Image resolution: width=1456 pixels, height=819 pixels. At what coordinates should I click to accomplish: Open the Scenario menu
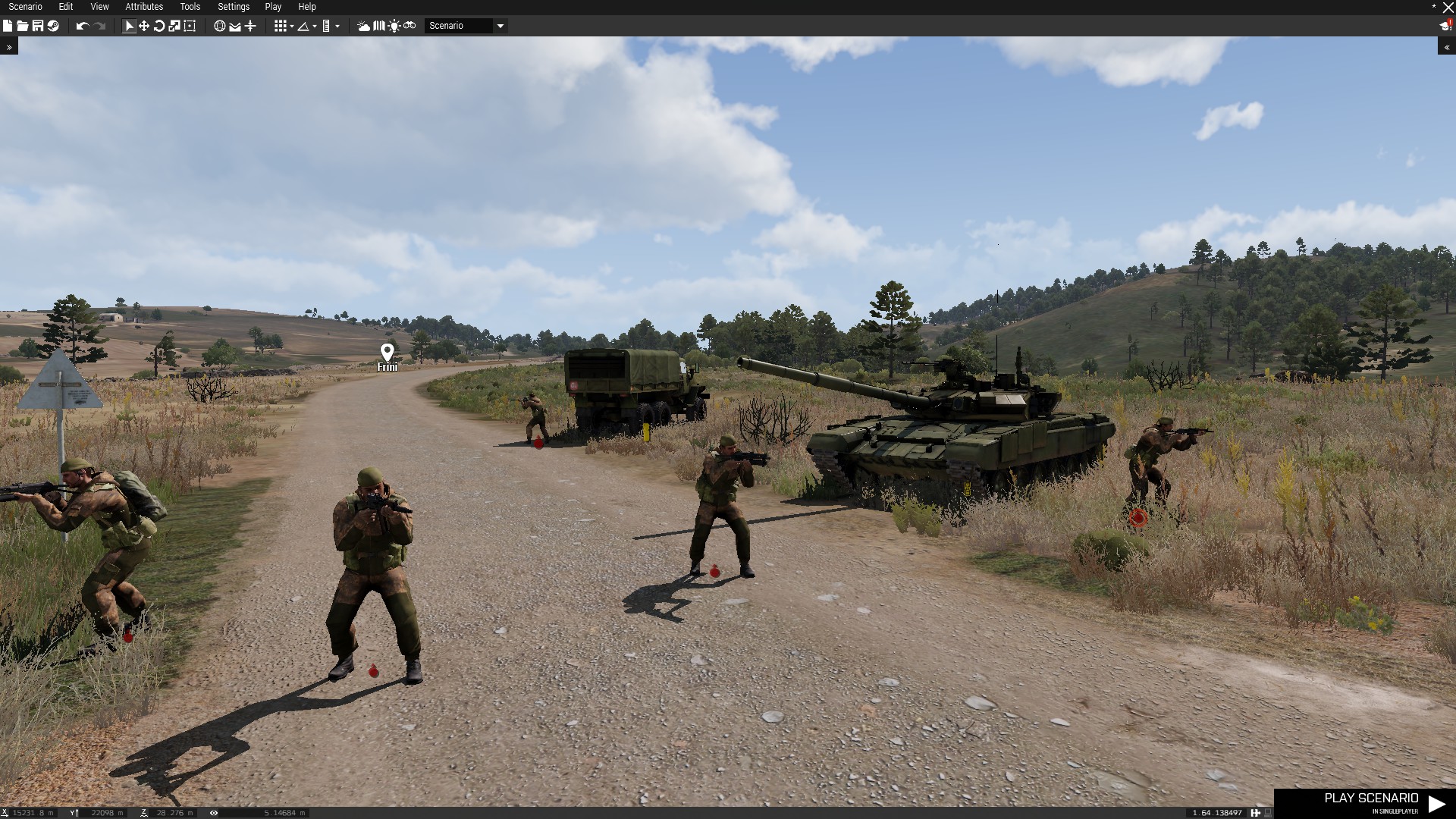point(25,7)
